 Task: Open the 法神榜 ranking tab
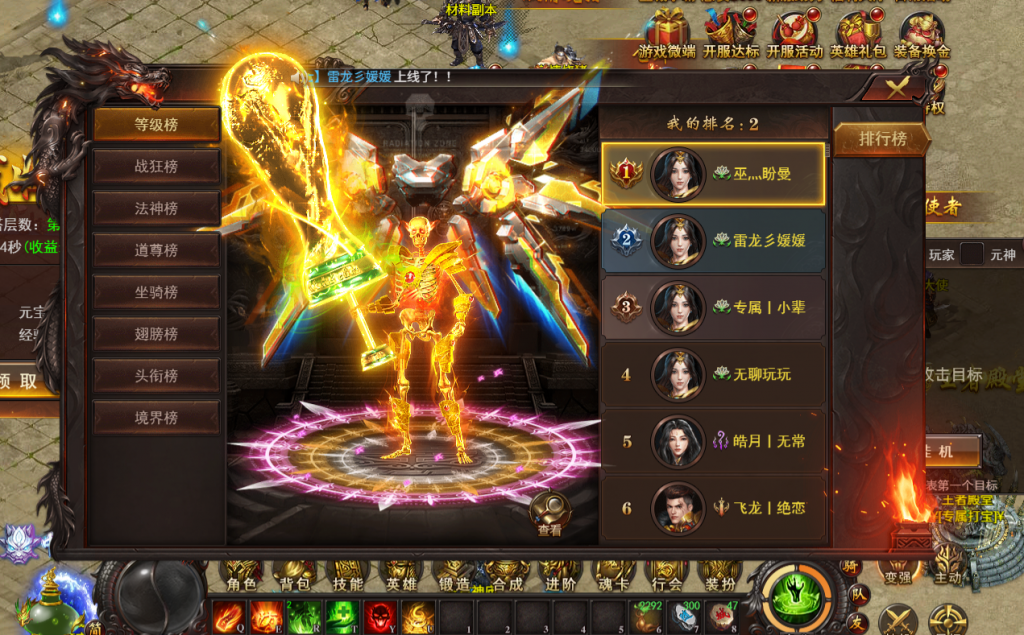tap(157, 209)
